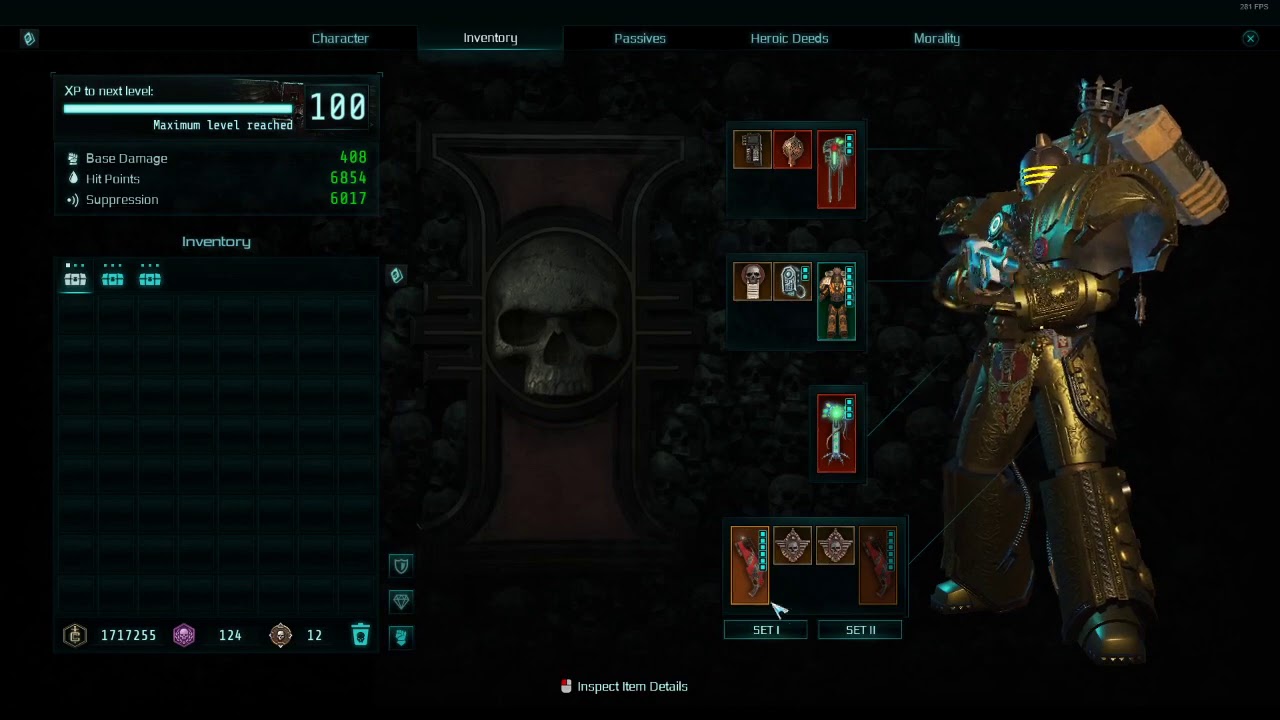Open the active underlined inventory chest tab
Image resolution: width=1280 pixels, height=720 pixels.
[76, 279]
